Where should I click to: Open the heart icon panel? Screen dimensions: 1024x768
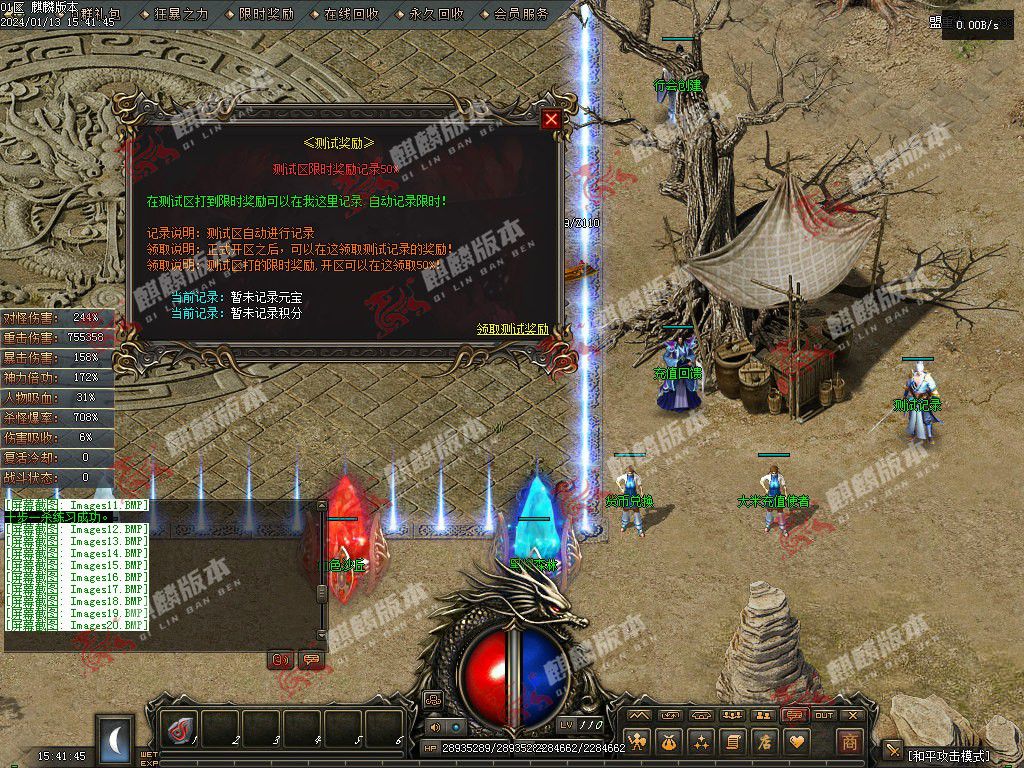(796, 742)
